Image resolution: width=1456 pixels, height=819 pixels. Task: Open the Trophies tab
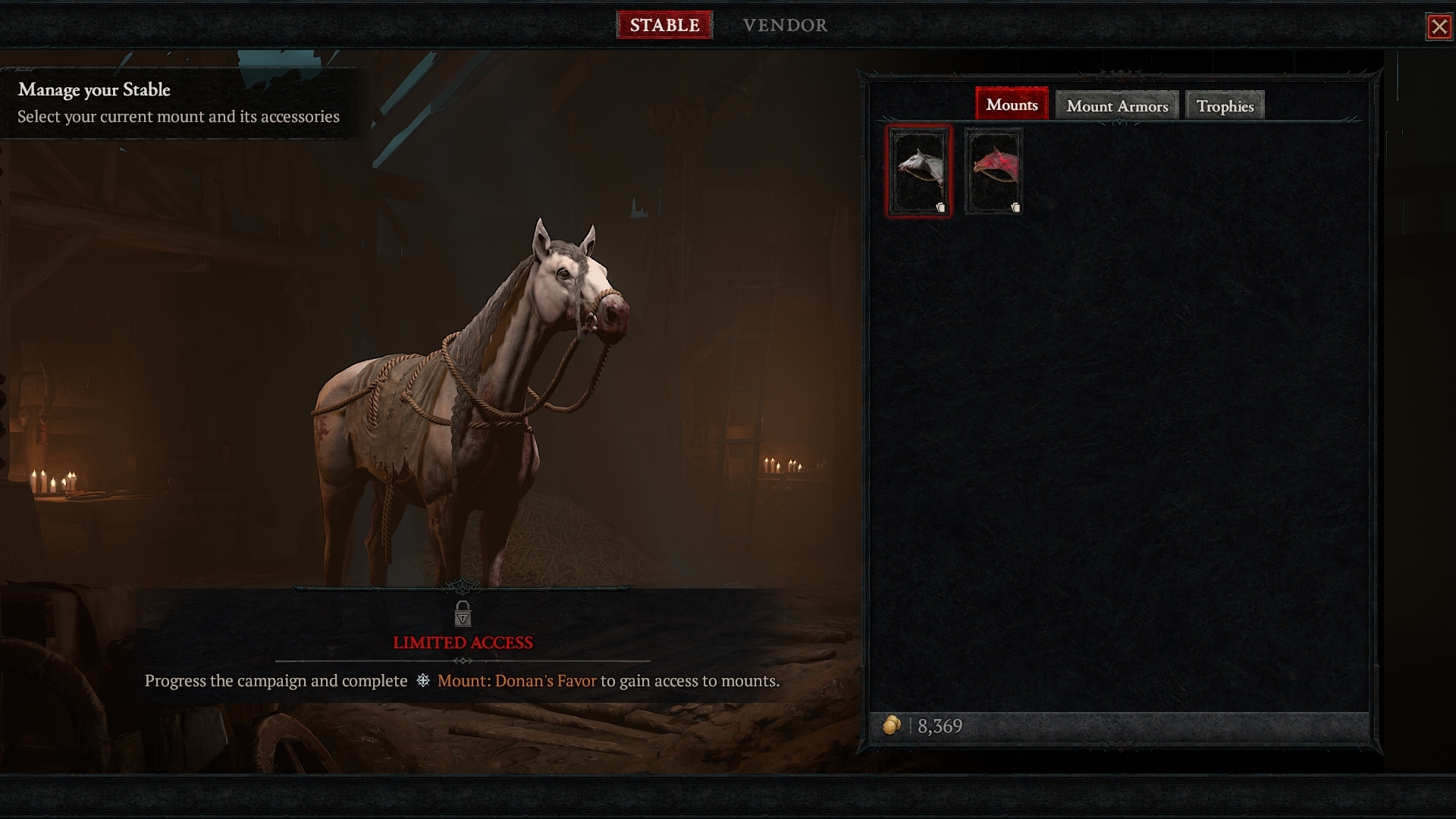(x=1225, y=106)
